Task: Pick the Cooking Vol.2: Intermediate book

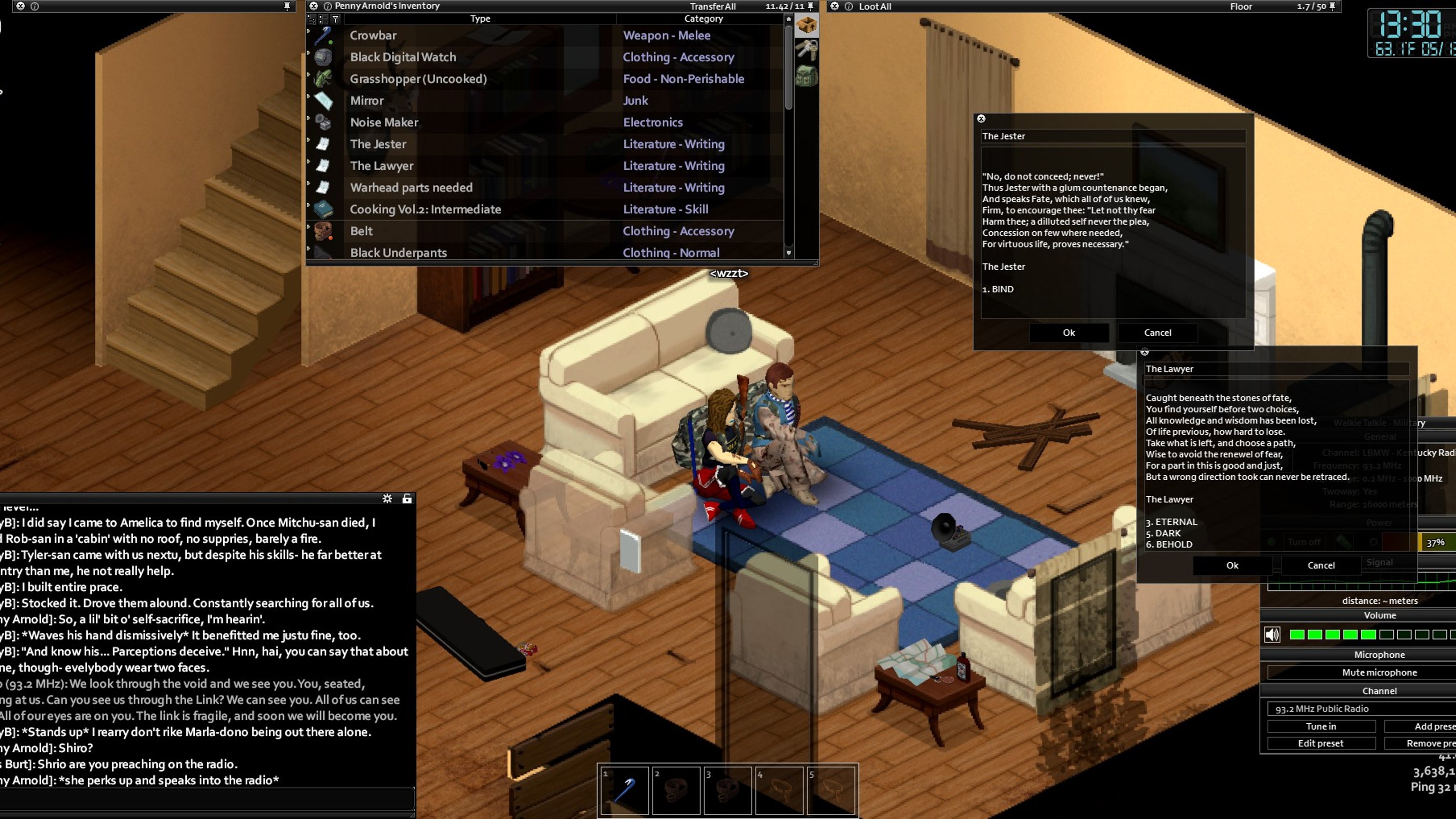Action: [425, 209]
